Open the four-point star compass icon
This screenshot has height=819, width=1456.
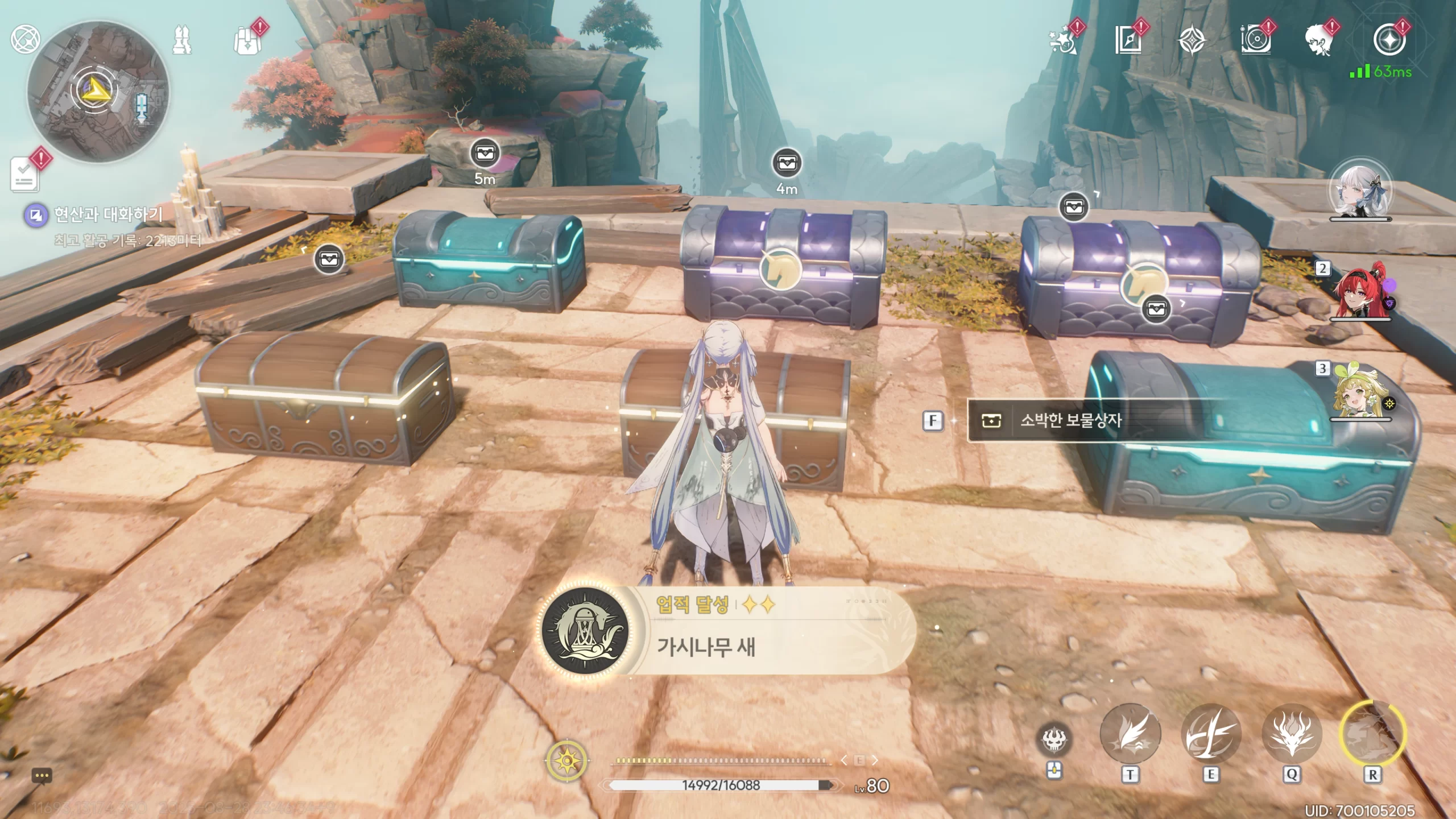[x=1190, y=41]
